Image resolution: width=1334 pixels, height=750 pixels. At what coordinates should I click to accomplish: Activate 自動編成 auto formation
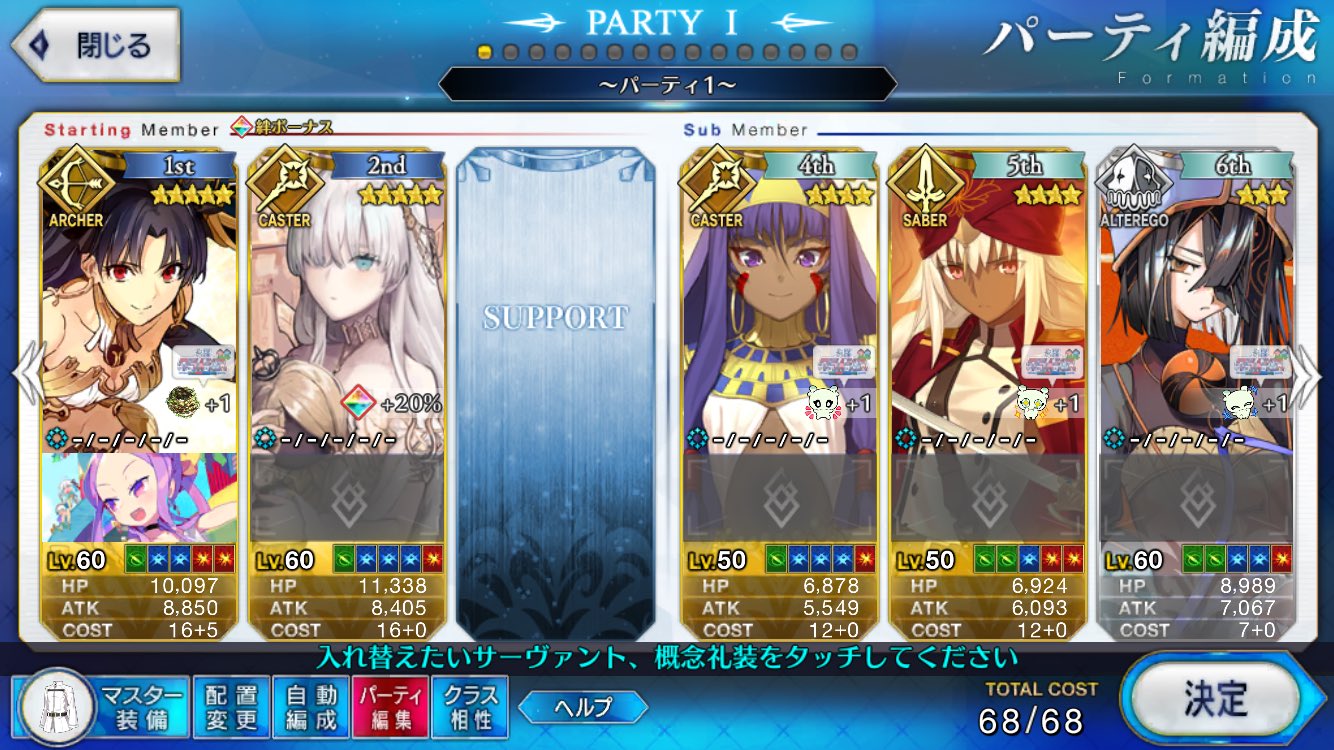point(311,707)
